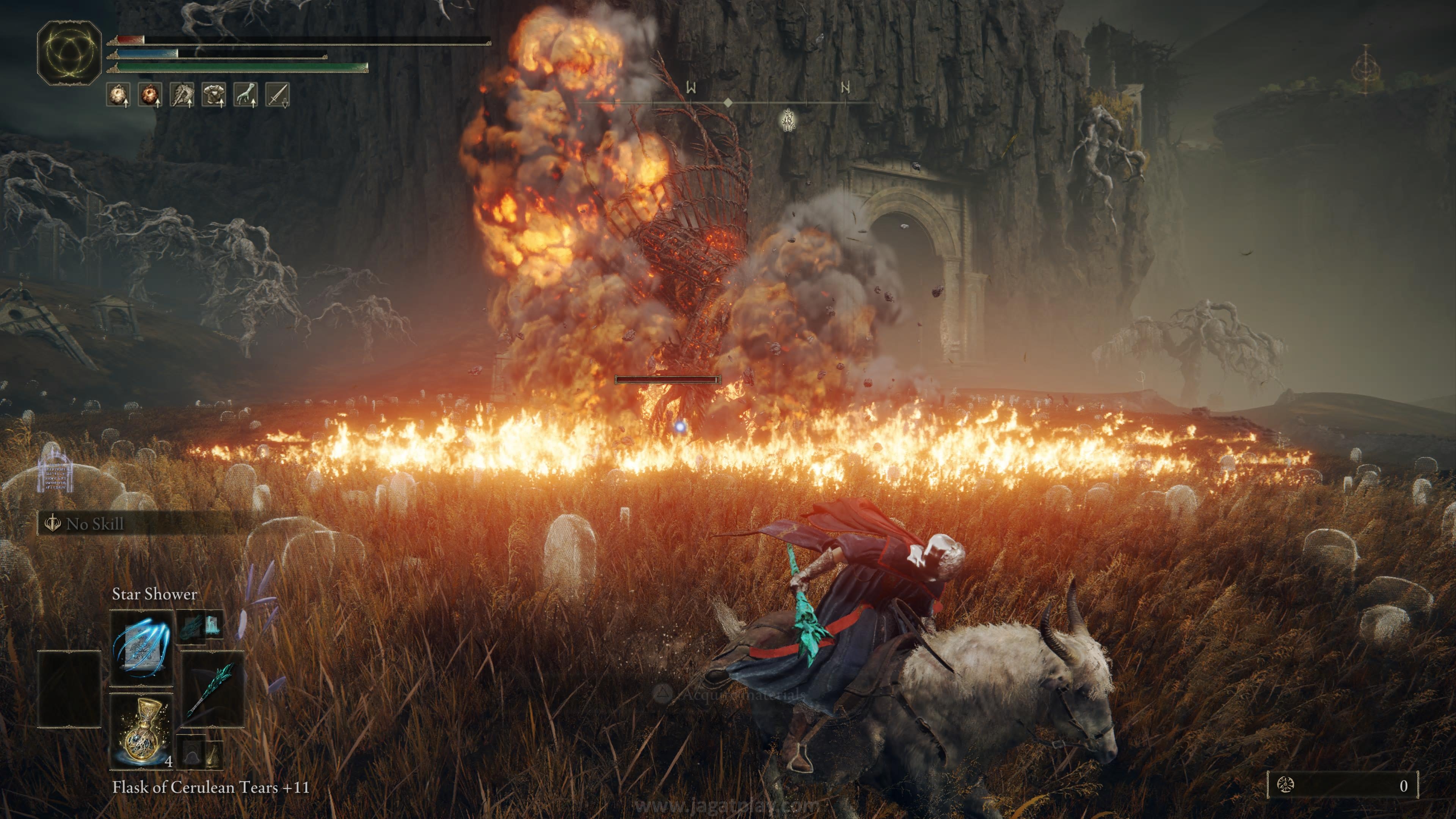Select the No Skill label
Image resolution: width=1456 pixels, height=819 pixels.
click(94, 524)
